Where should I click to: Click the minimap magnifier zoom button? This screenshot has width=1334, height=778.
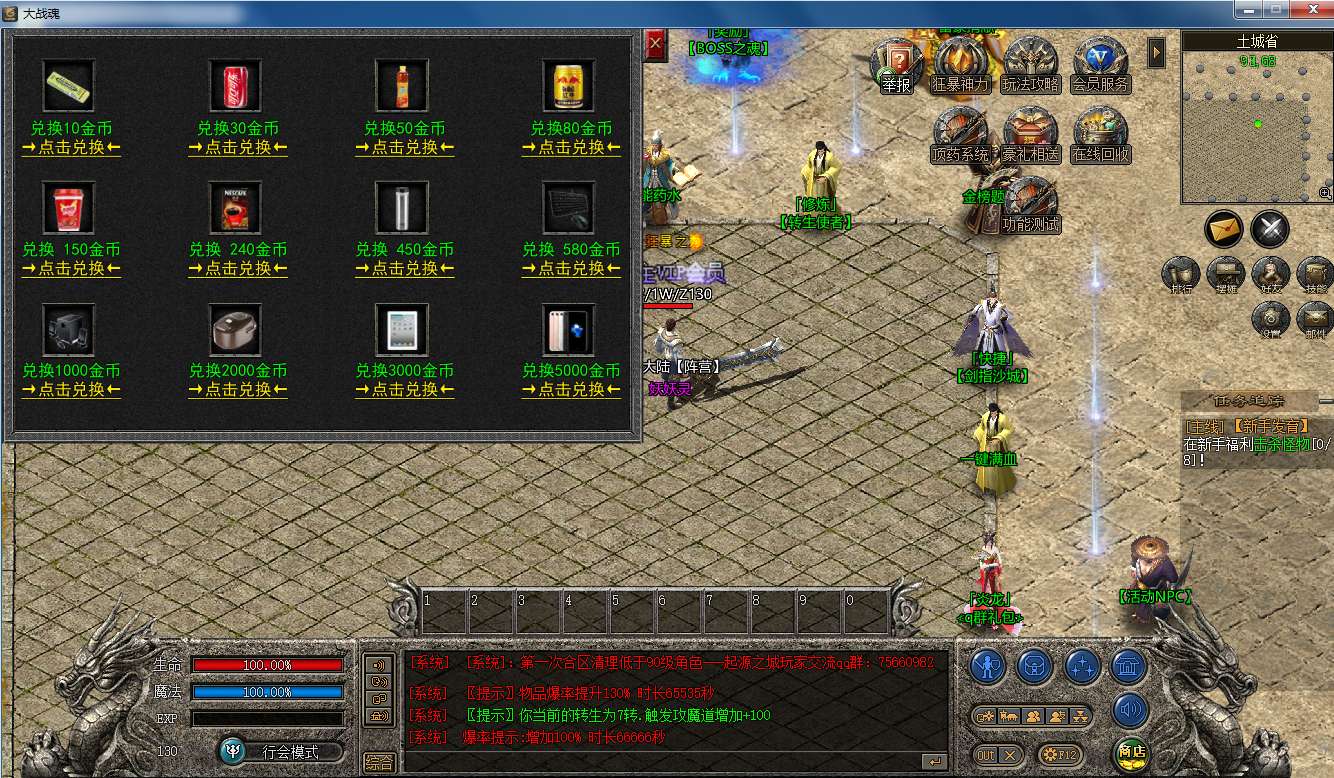pyautogui.click(x=1325, y=193)
